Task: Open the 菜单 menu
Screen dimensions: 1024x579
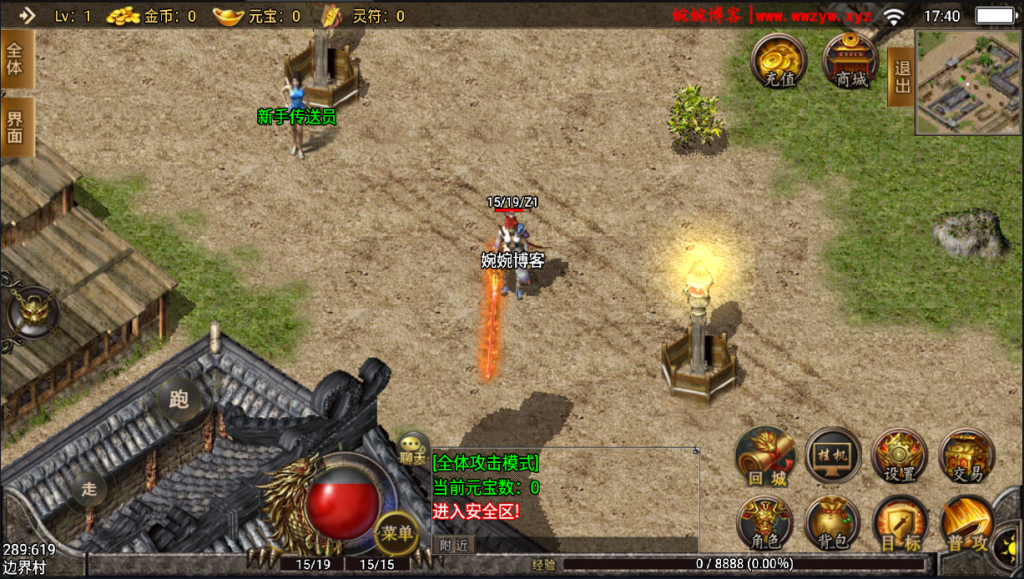Action: point(396,534)
